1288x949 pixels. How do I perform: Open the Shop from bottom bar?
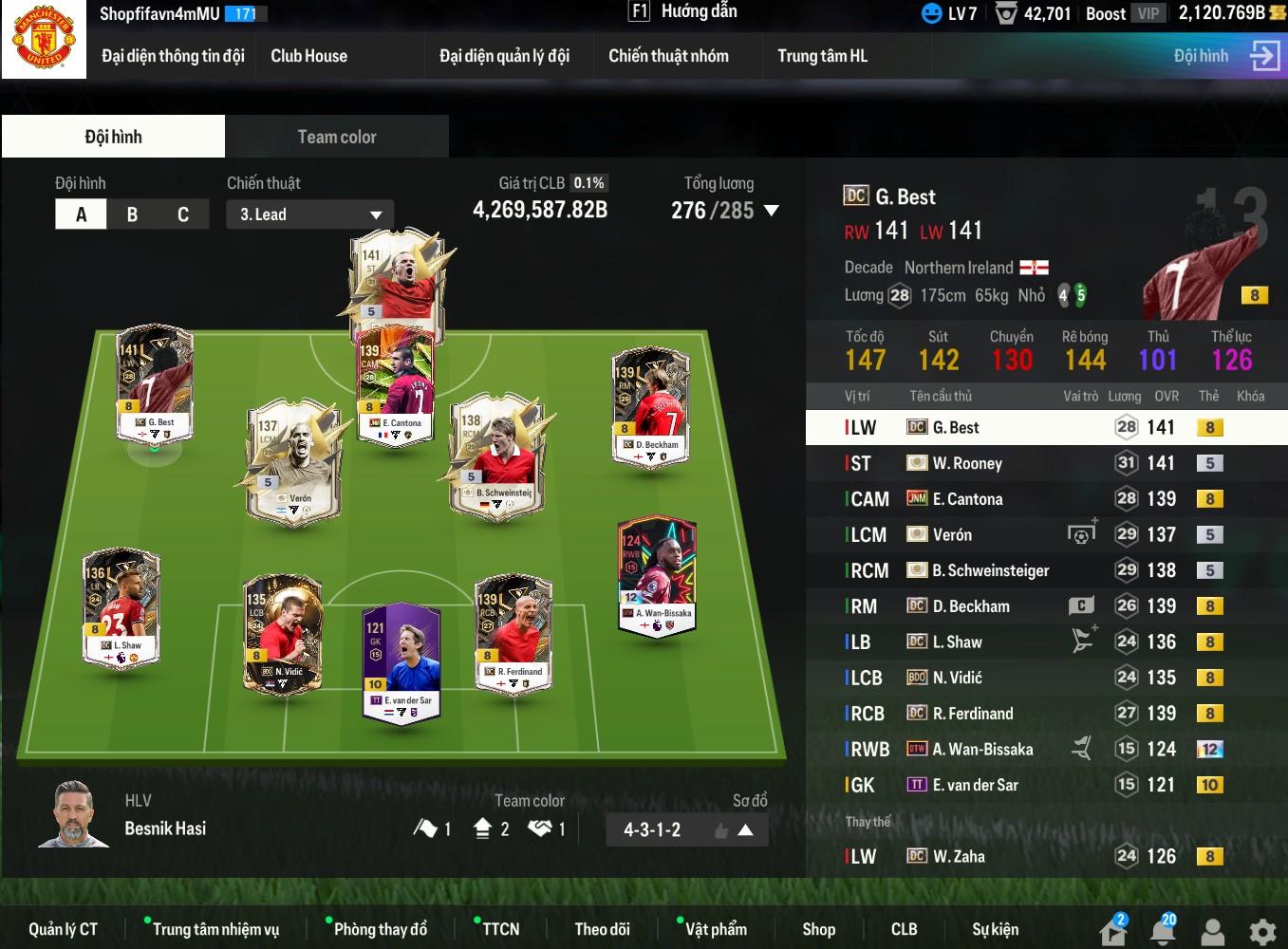(818, 929)
